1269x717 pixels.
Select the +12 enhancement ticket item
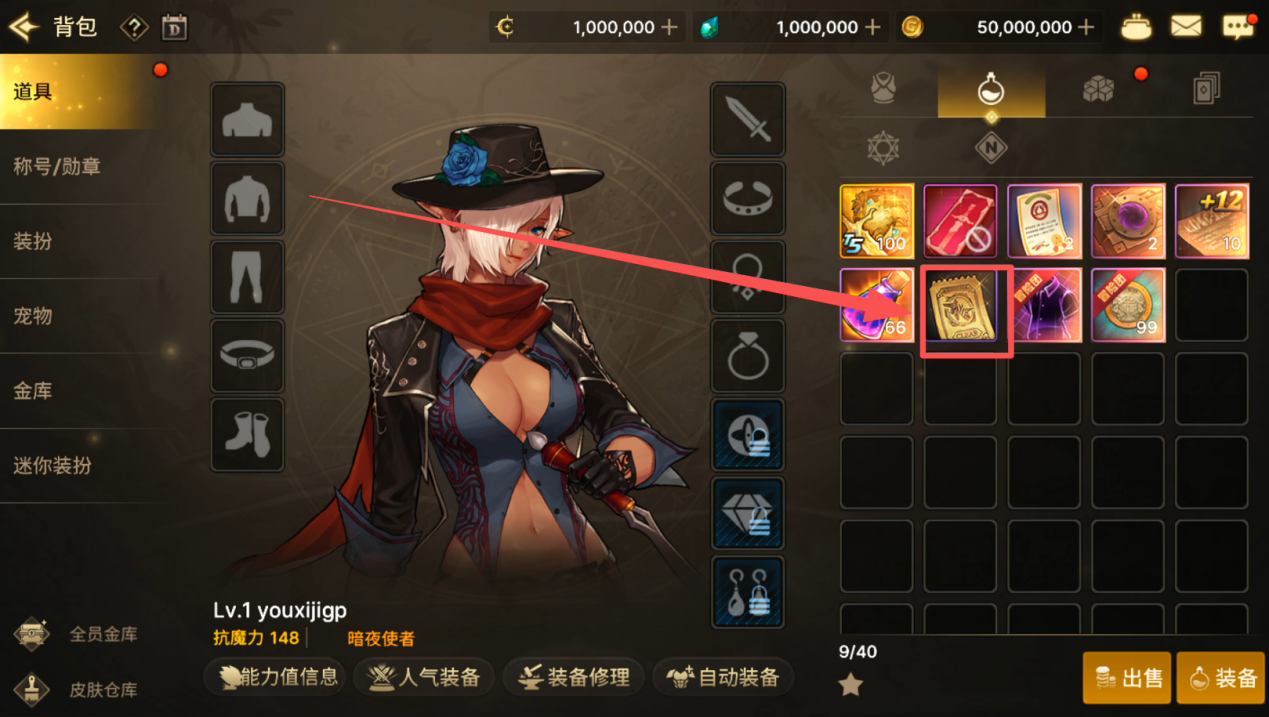[1211, 221]
